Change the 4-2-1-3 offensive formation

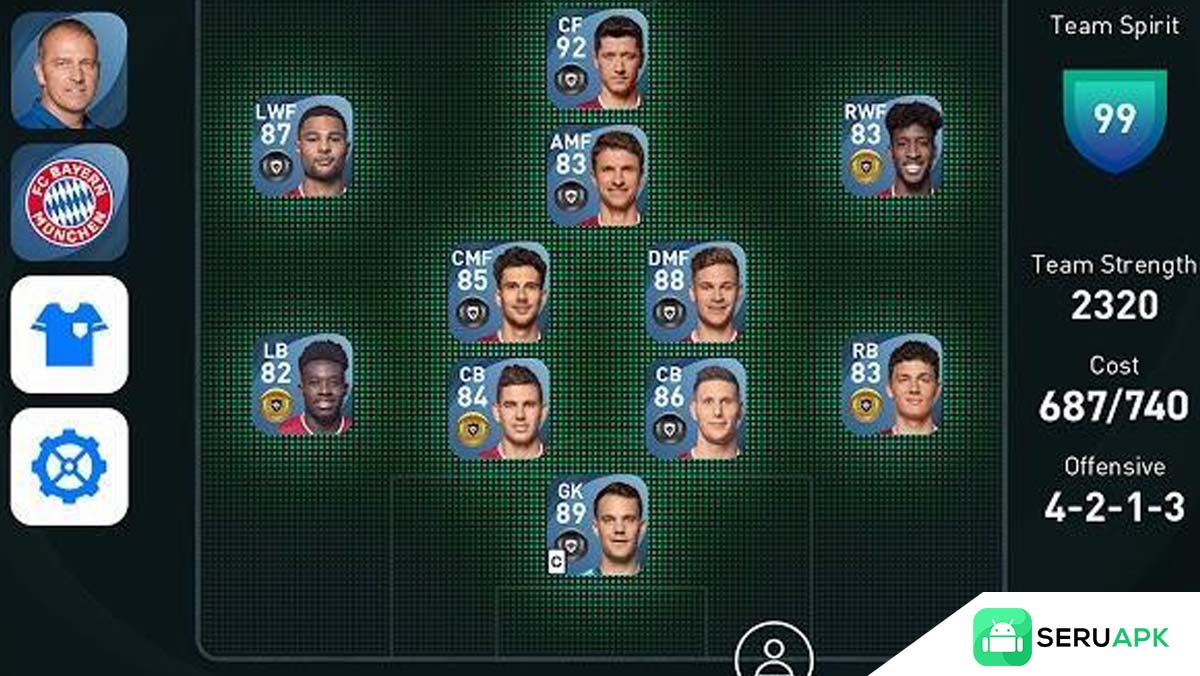click(1113, 508)
